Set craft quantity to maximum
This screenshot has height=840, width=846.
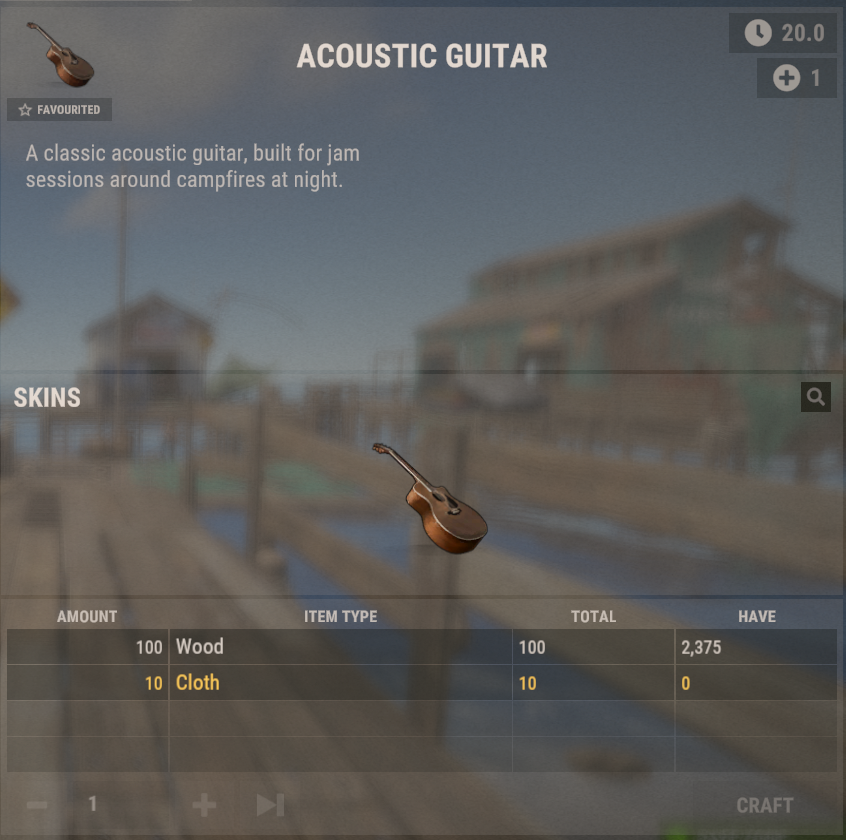click(270, 805)
